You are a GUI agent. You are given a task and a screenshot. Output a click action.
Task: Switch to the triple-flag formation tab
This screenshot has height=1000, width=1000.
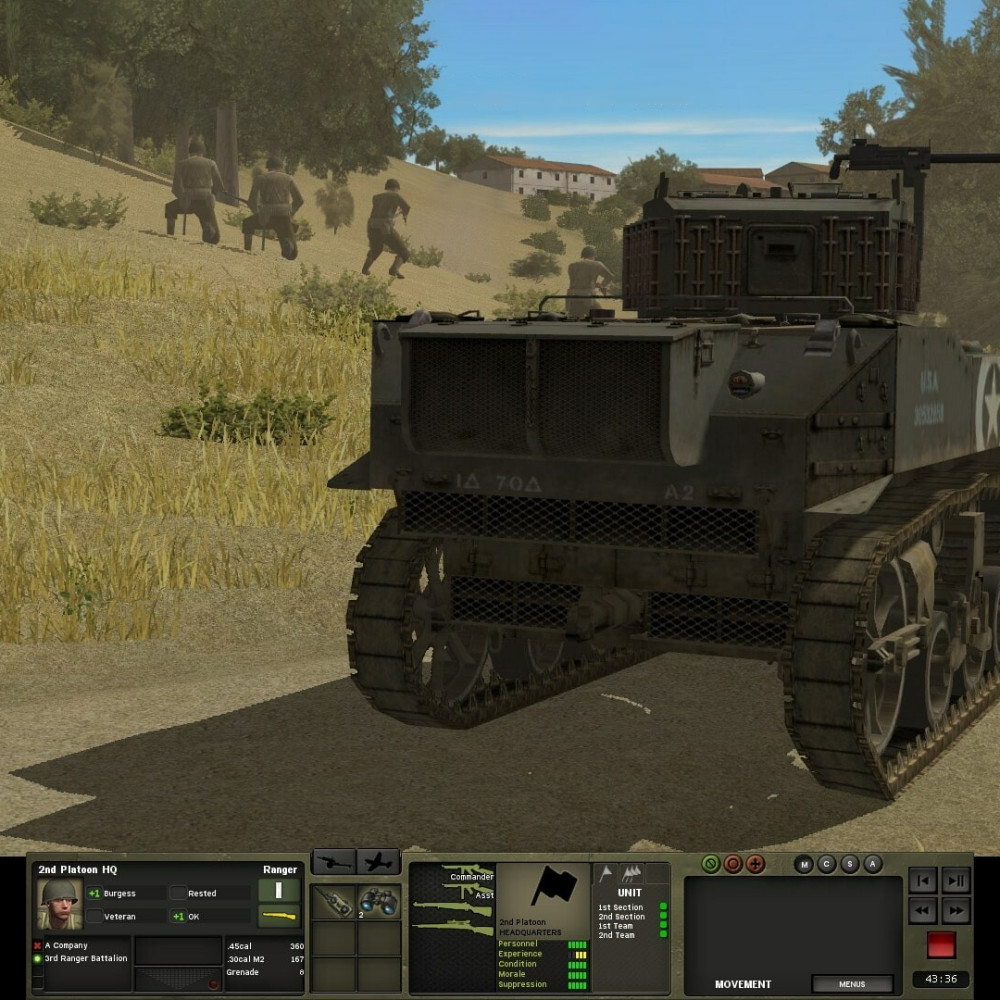click(632, 874)
